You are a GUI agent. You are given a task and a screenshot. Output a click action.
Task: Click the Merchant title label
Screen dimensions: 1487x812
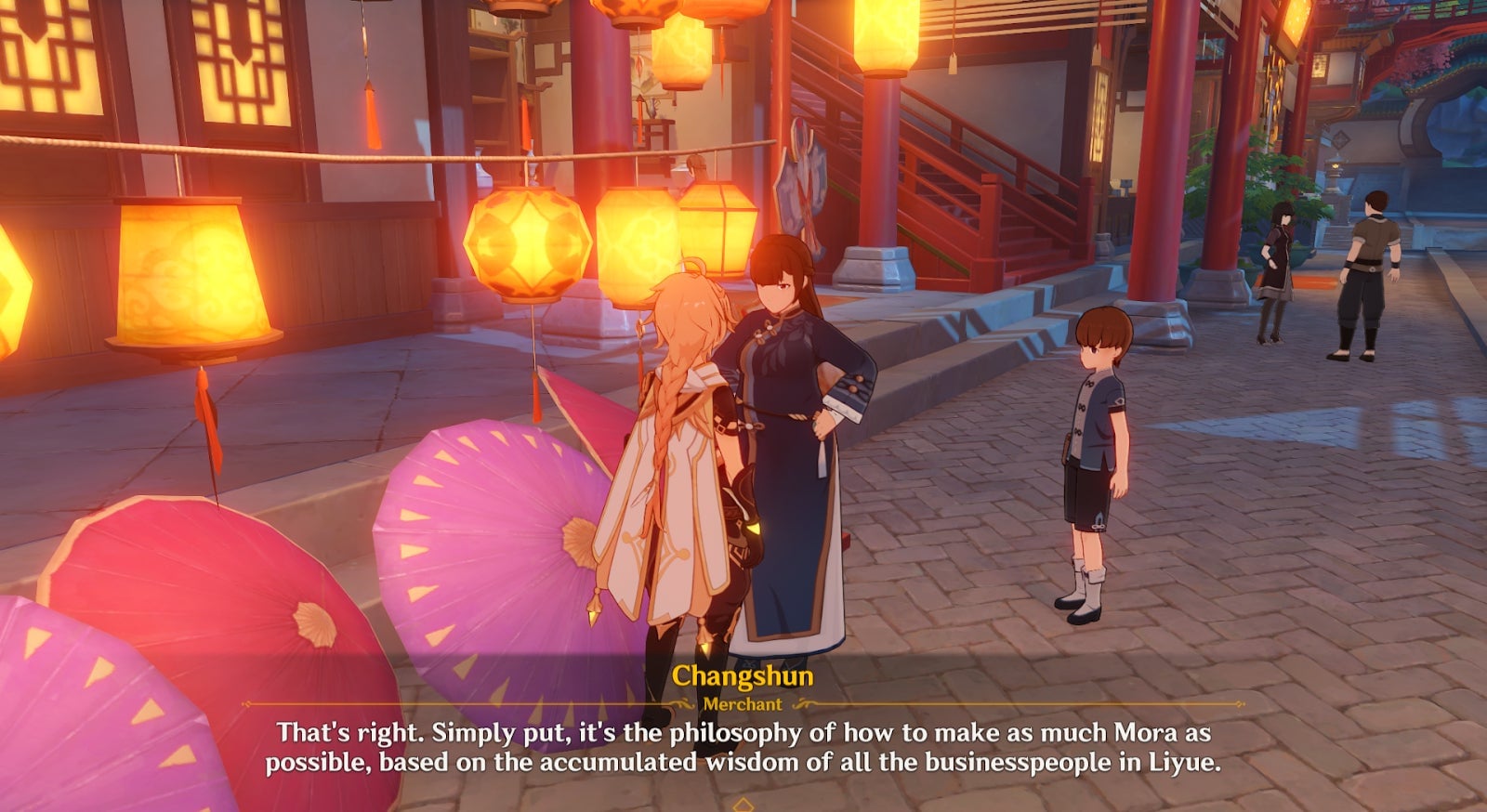[x=744, y=705]
